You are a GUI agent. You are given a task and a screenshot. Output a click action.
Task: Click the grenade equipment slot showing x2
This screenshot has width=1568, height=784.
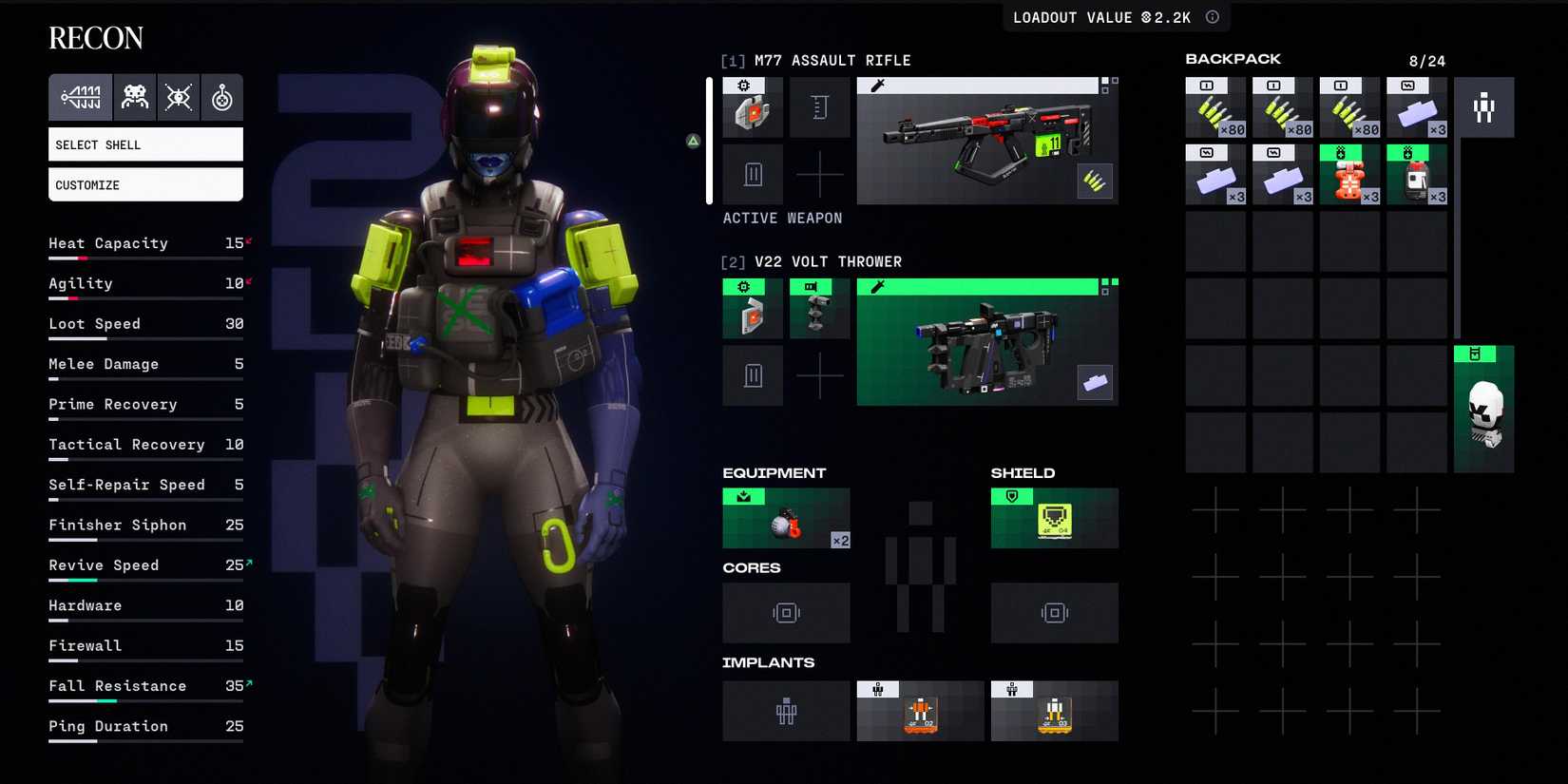pos(786,518)
